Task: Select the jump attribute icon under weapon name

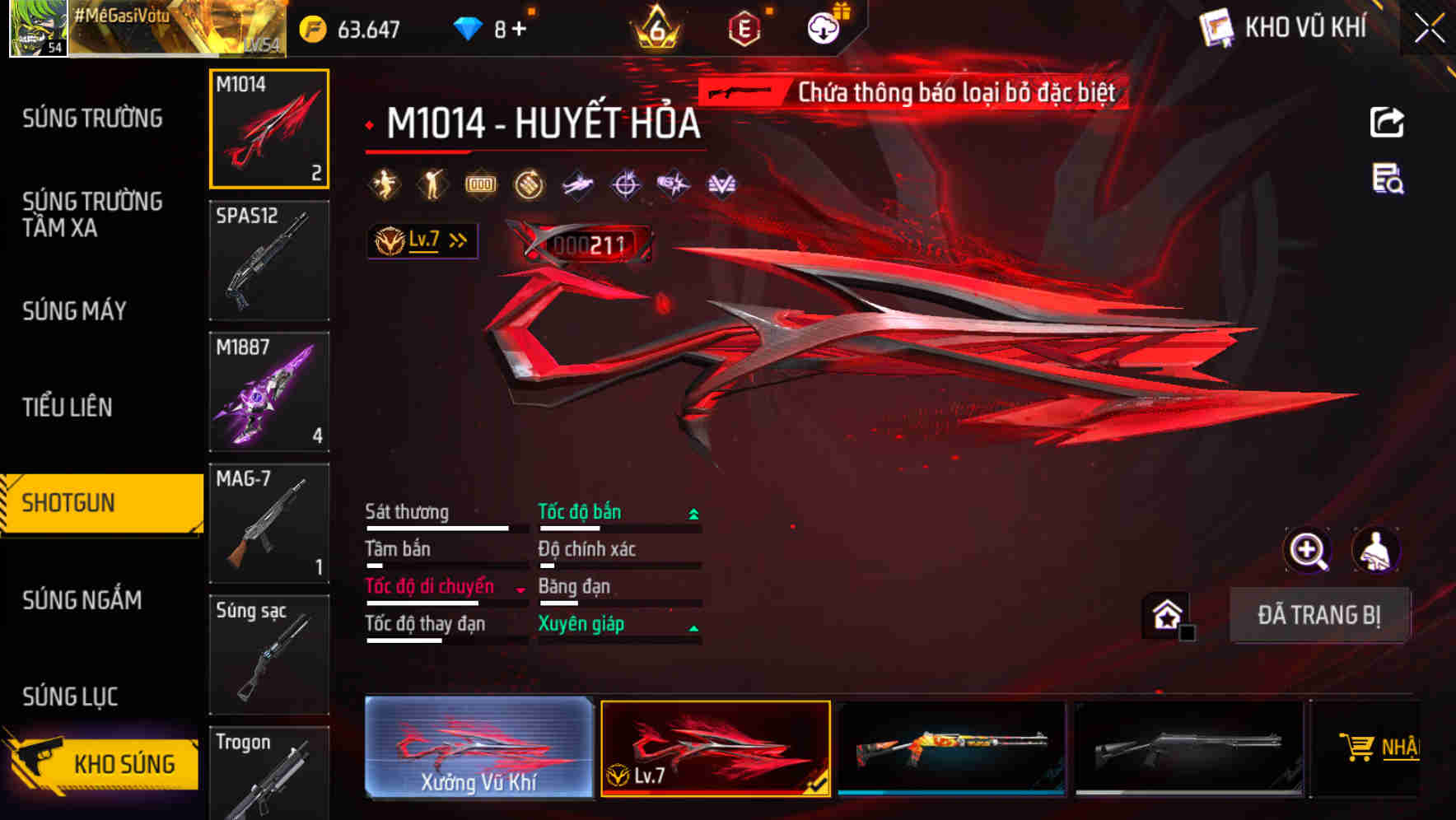Action: [x=384, y=184]
